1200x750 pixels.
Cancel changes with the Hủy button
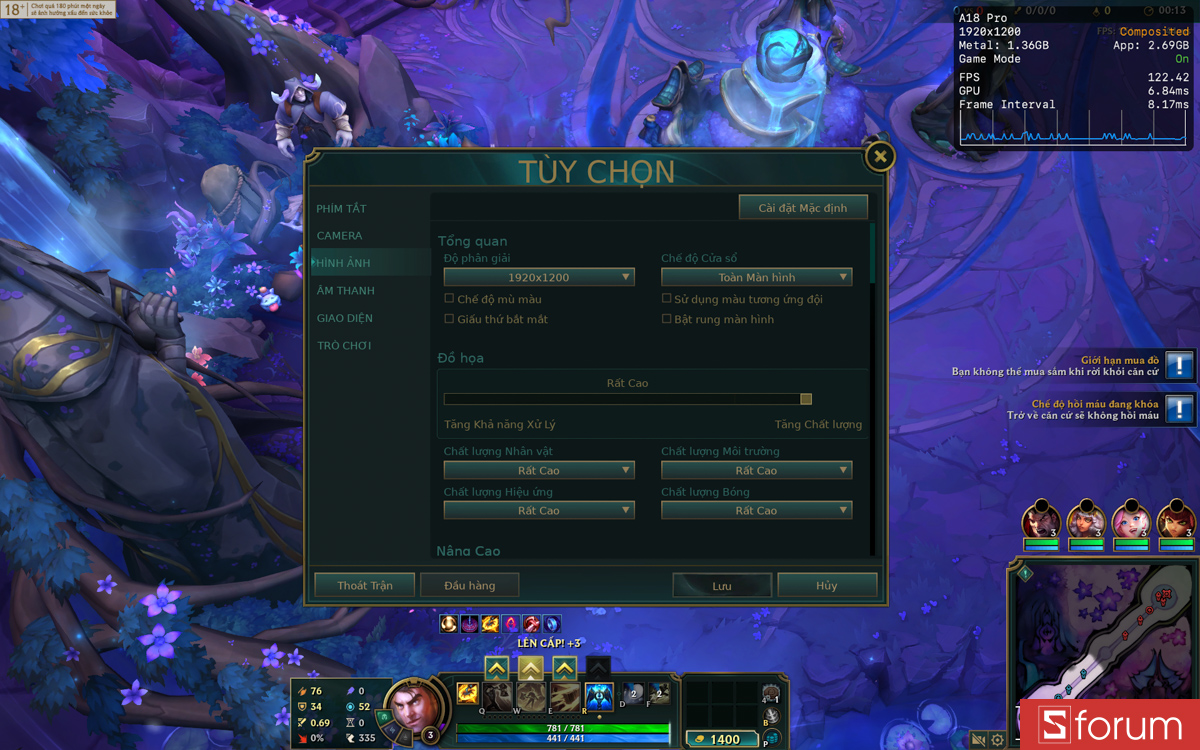pos(827,586)
